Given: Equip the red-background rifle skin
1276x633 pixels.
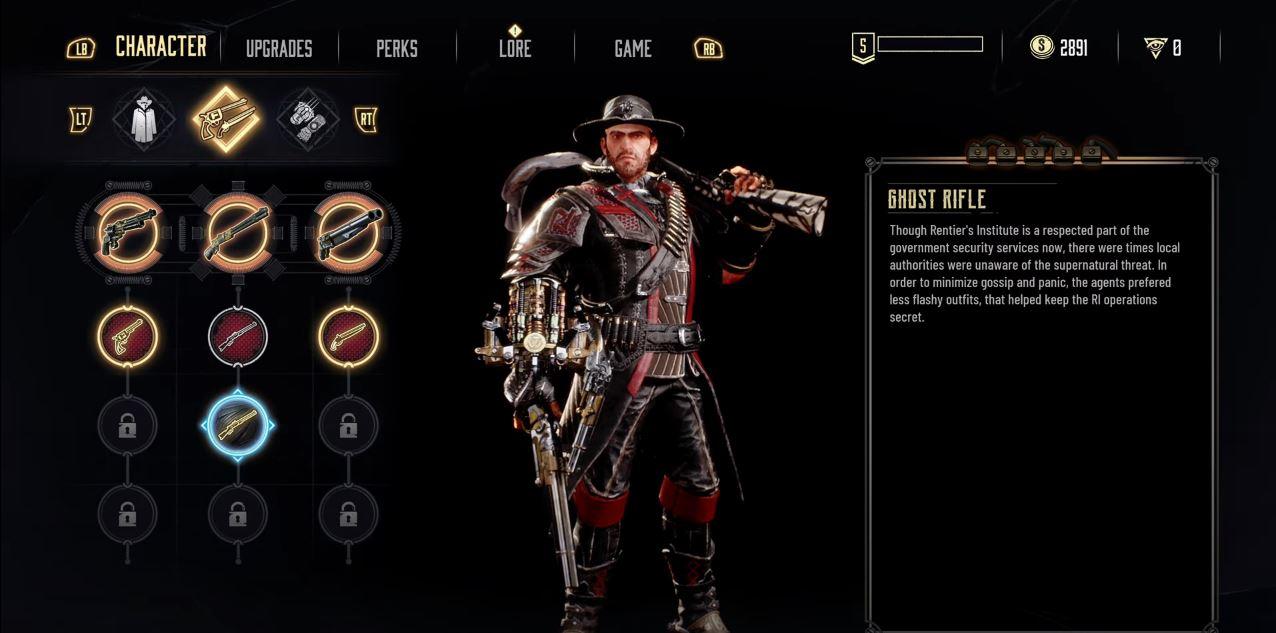Looking at the screenshot, I should tap(238, 336).
